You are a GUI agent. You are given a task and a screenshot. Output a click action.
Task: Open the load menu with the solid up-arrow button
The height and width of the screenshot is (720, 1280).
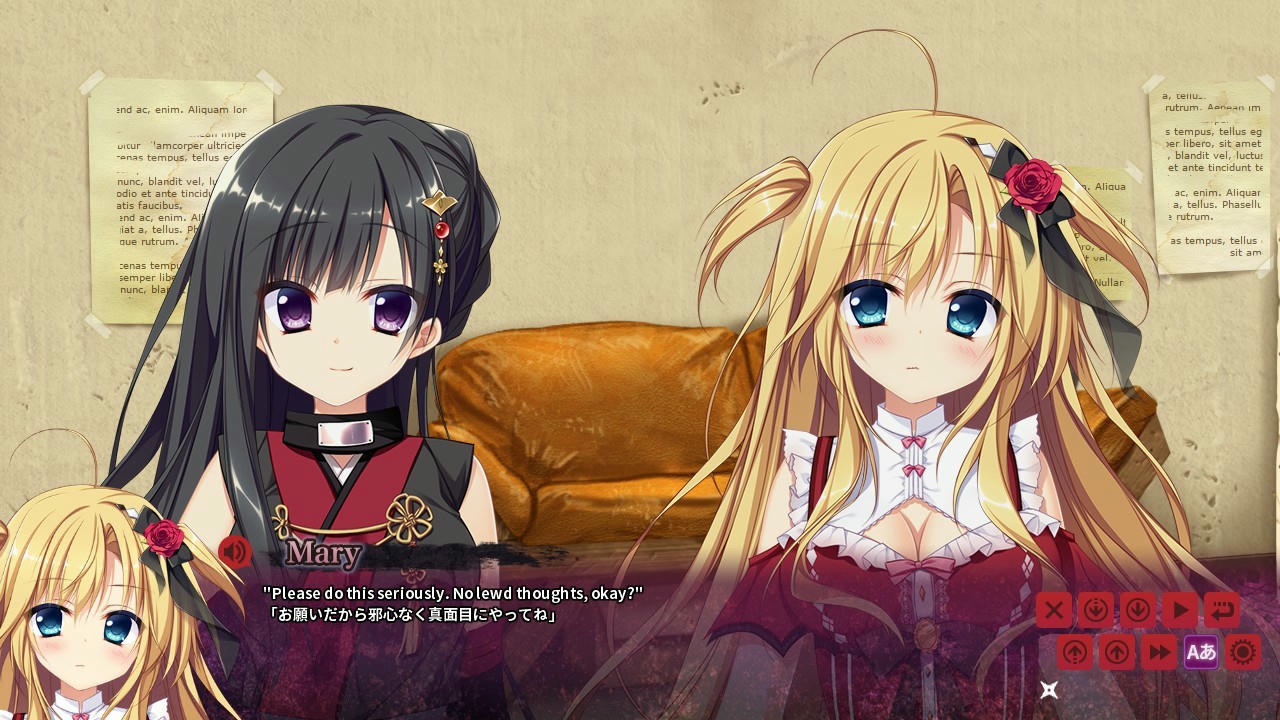coord(1117,652)
